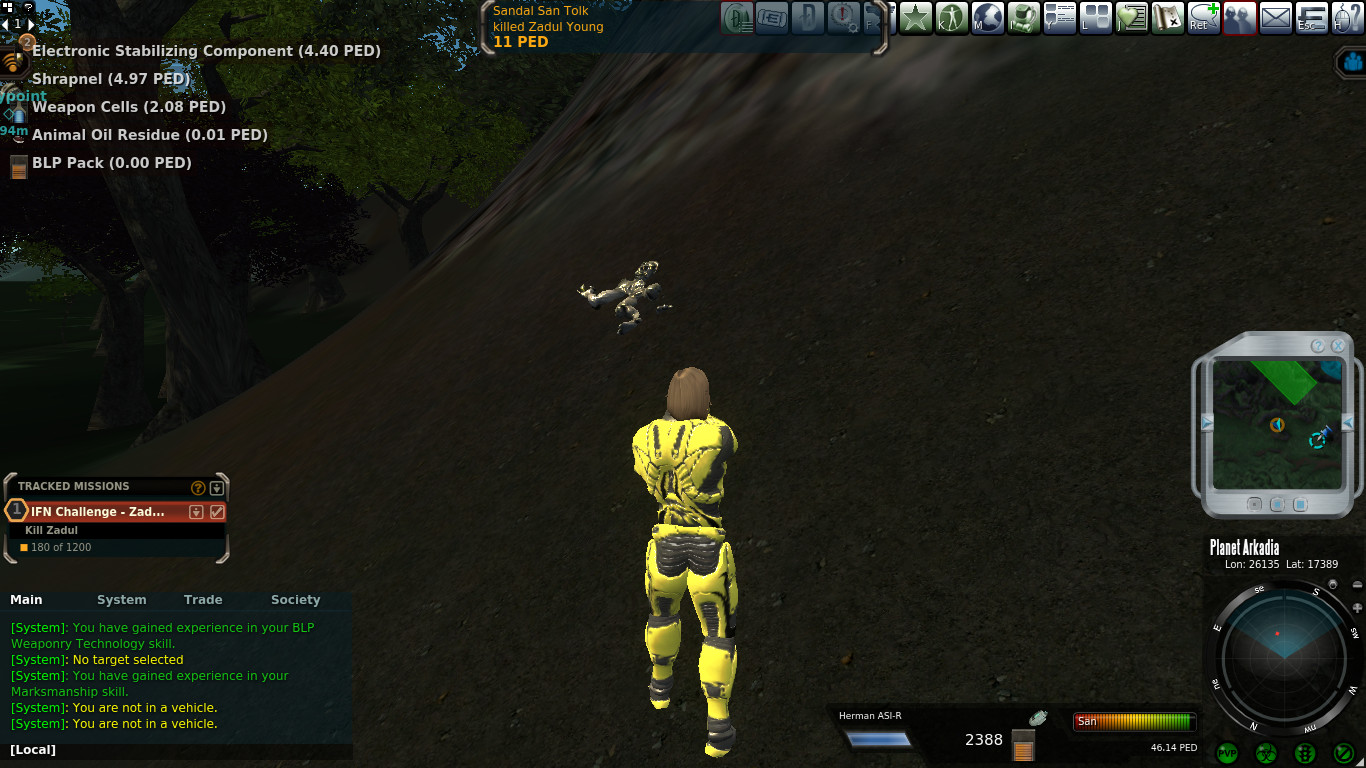Open the two-people silhouette icon

click(1239, 18)
